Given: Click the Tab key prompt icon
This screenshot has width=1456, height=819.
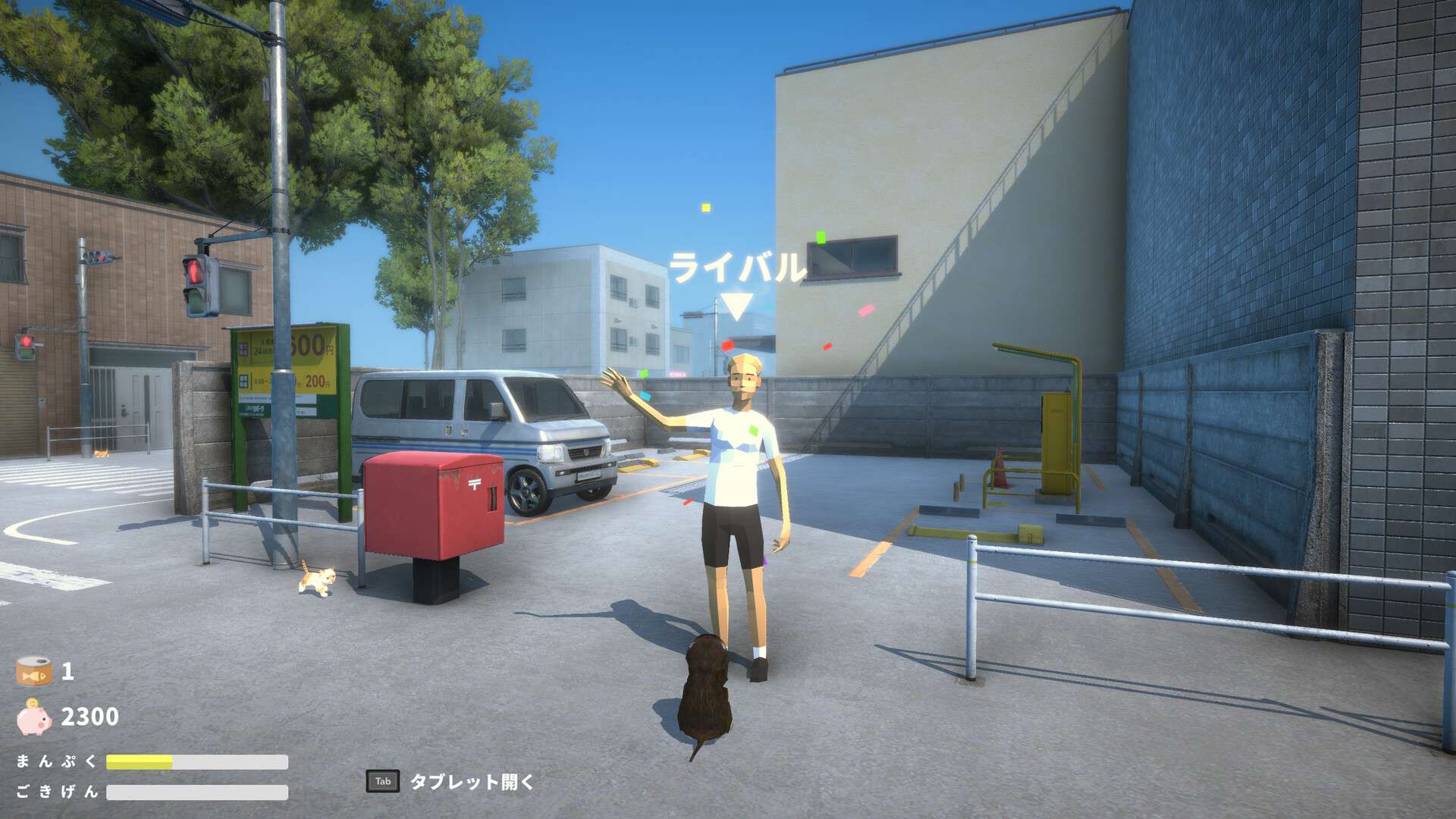Looking at the screenshot, I should (384, 781).
